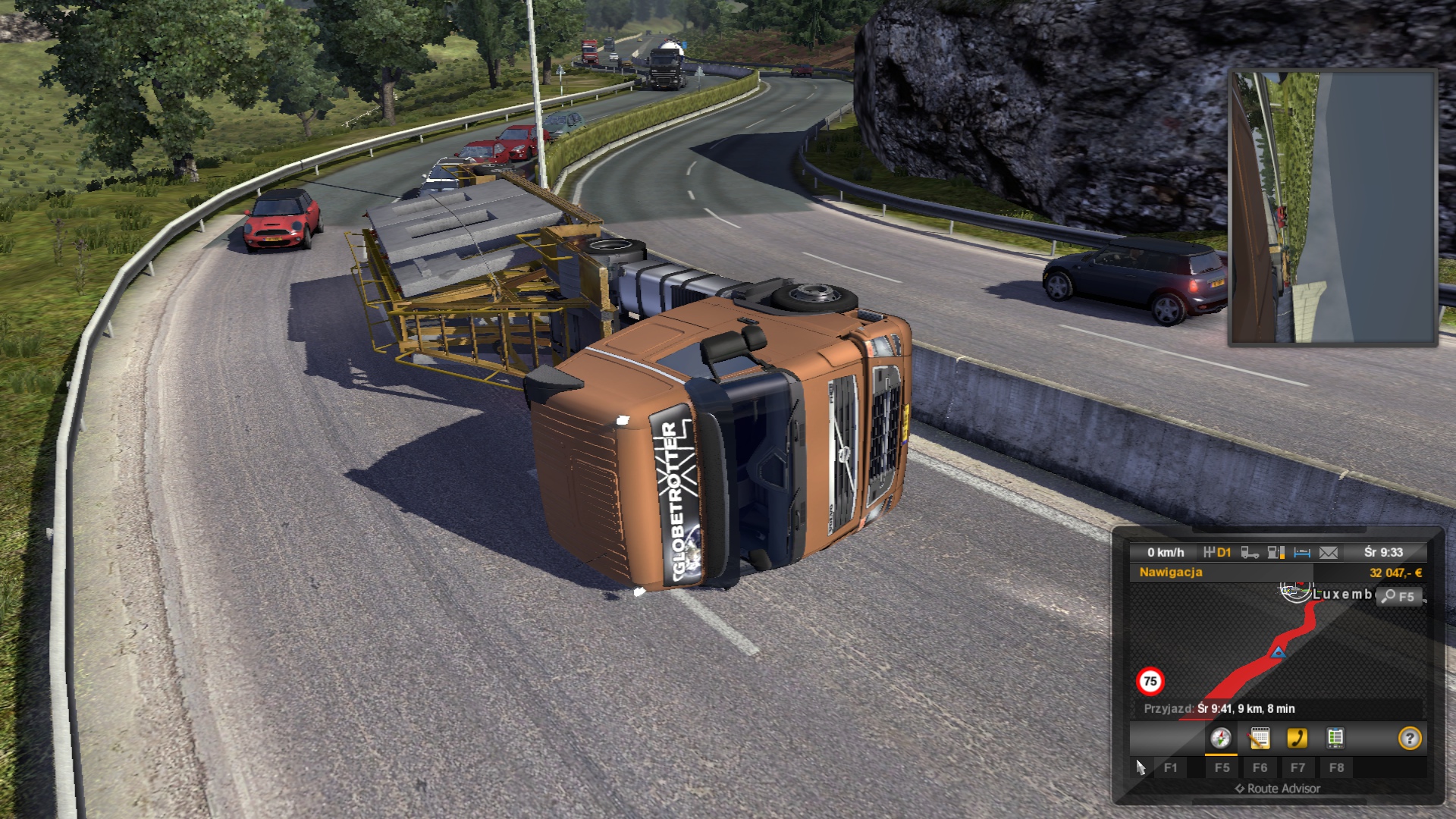
Task: Click the truck damage status icon
Action: 1250,553
